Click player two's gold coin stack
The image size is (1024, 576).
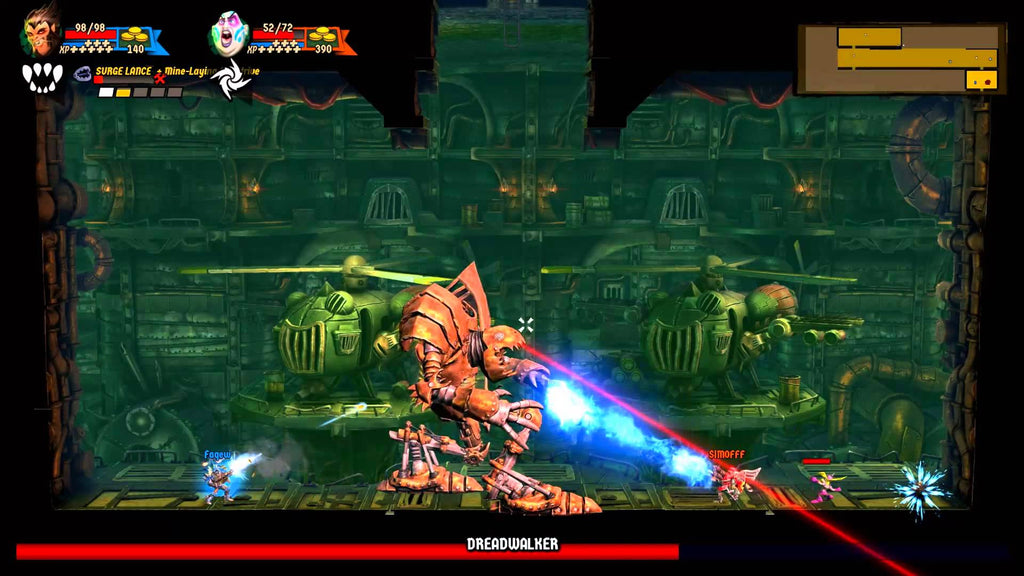click(322, 35)
